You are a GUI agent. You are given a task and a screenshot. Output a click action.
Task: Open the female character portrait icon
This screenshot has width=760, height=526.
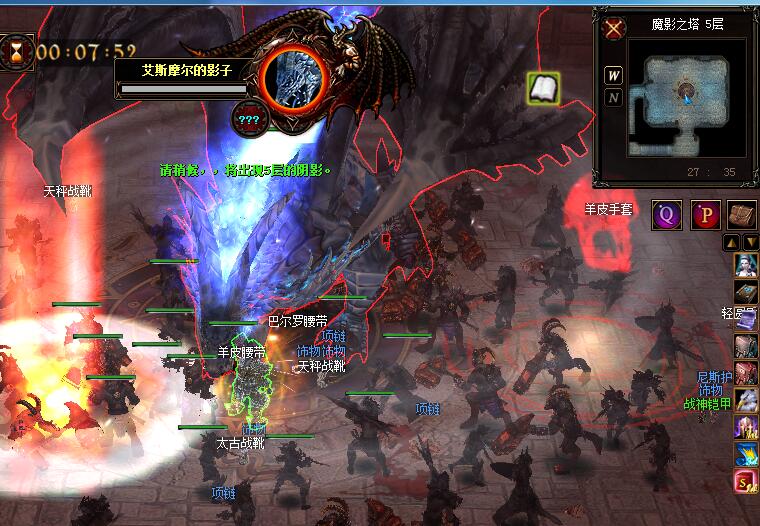coord(746,265)
